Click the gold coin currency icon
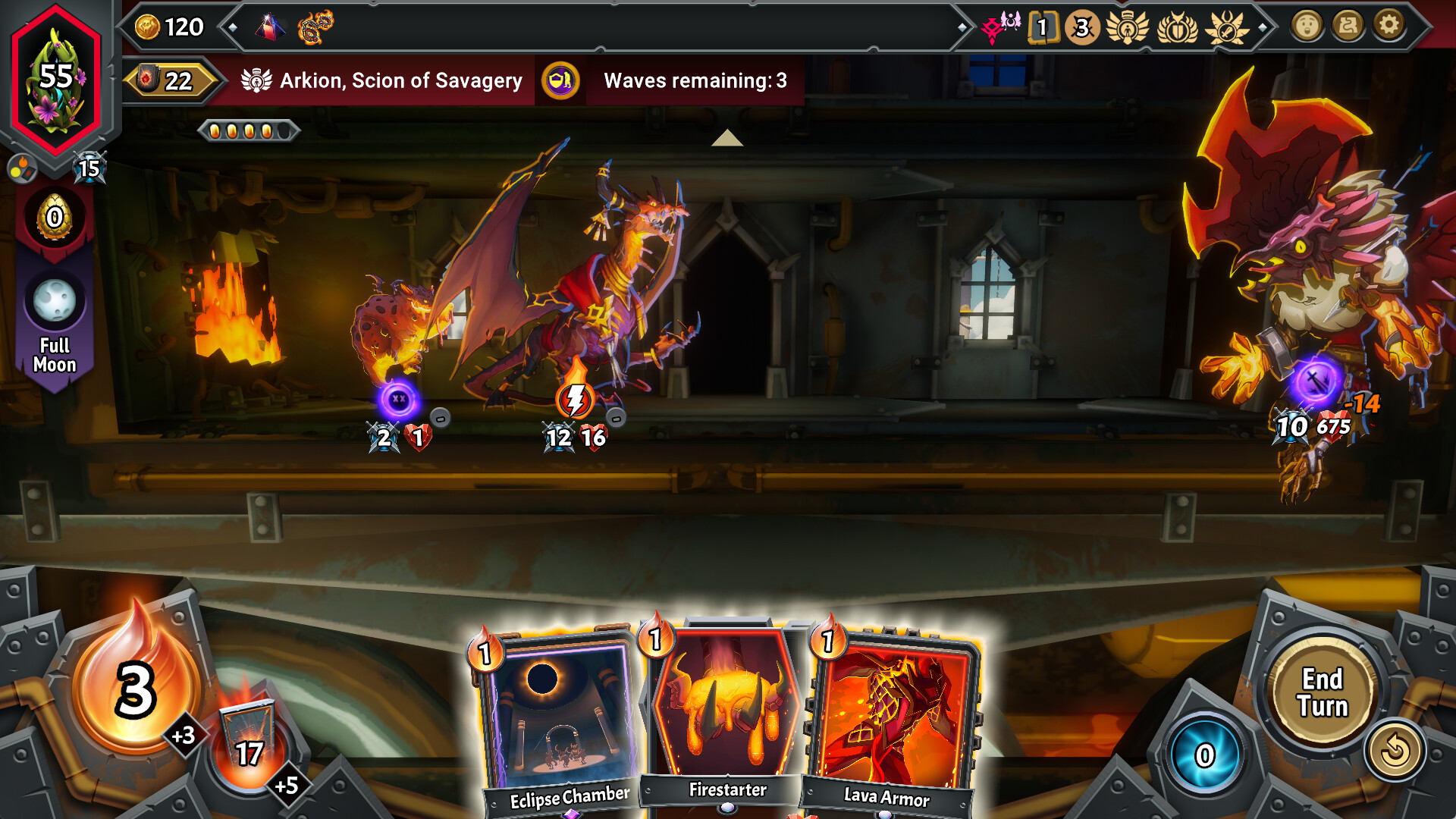Viewport: 1456px width, 819px height. click(146, 26)
